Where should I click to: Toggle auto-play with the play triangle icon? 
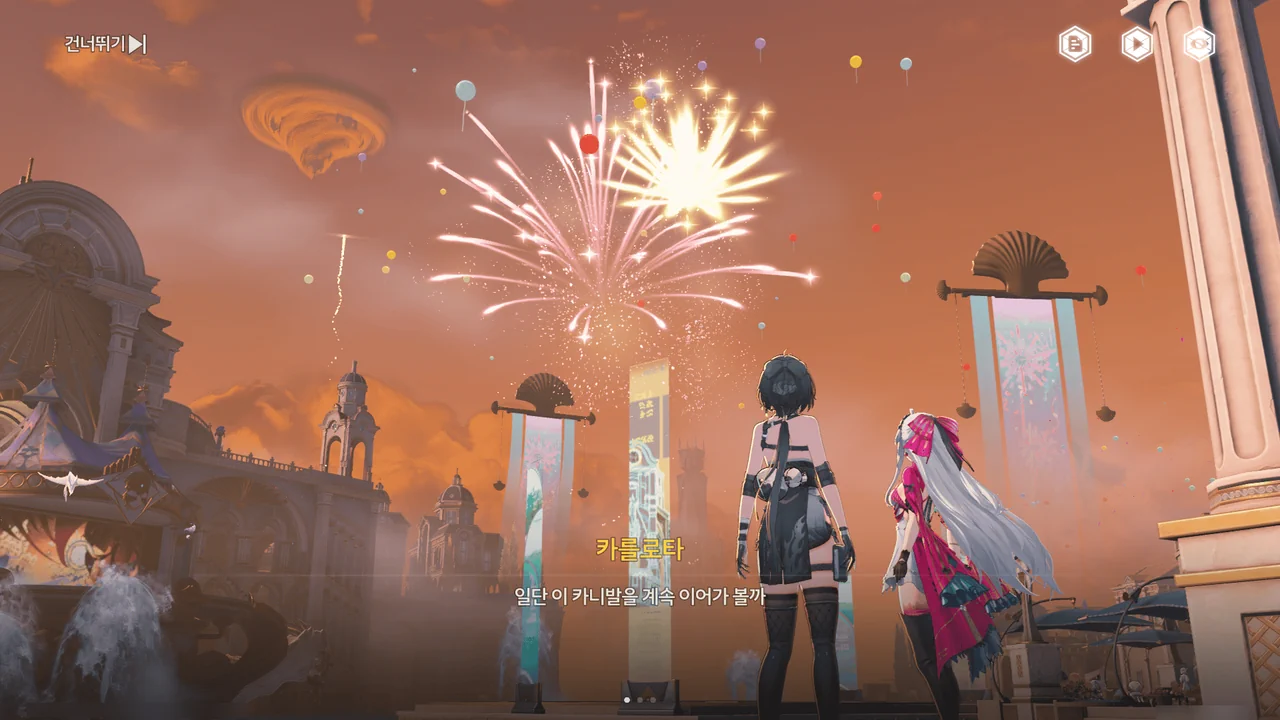coord(1137,44)
